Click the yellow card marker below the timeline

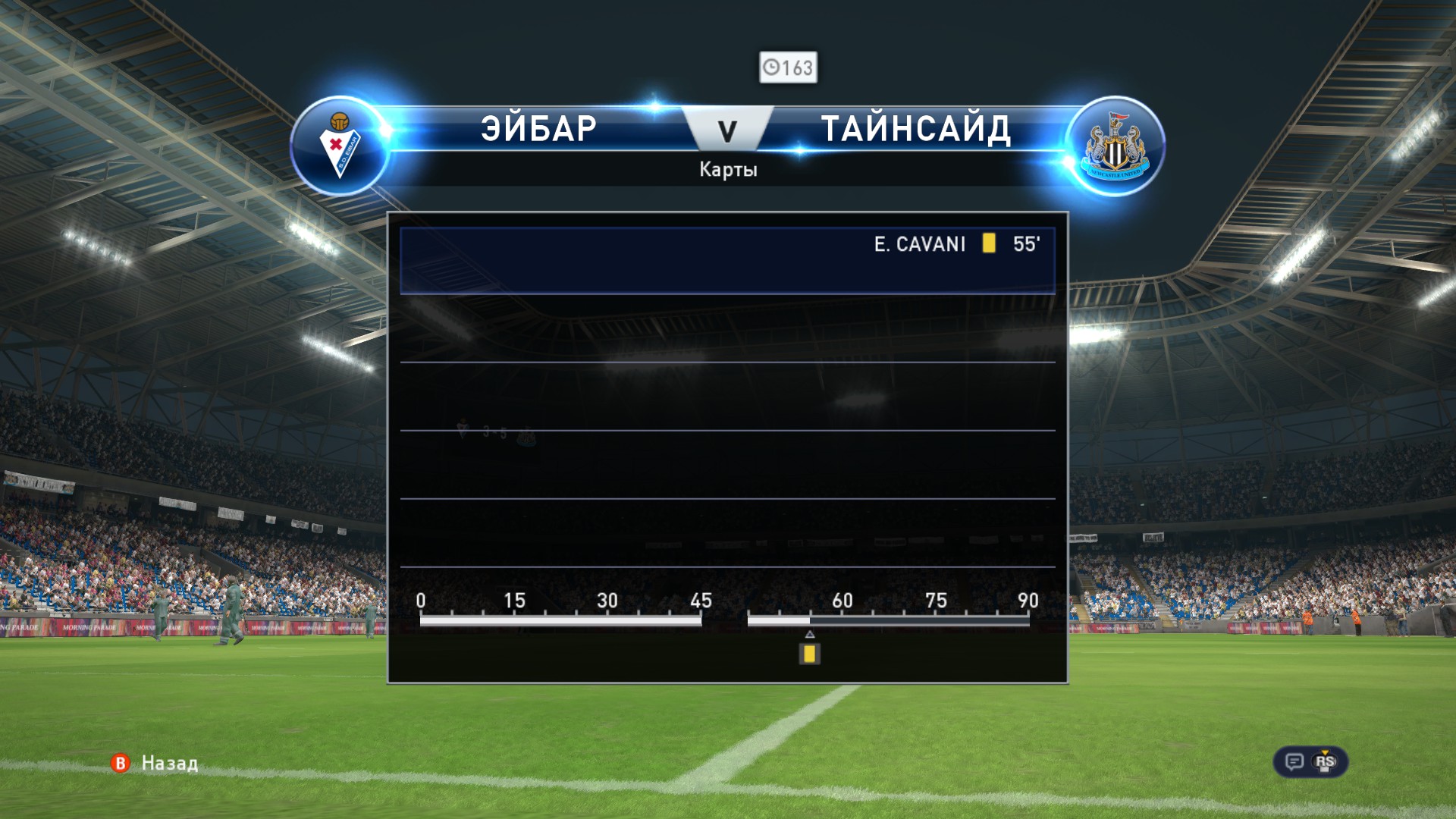pyautogui.click(x=809, y=654)
